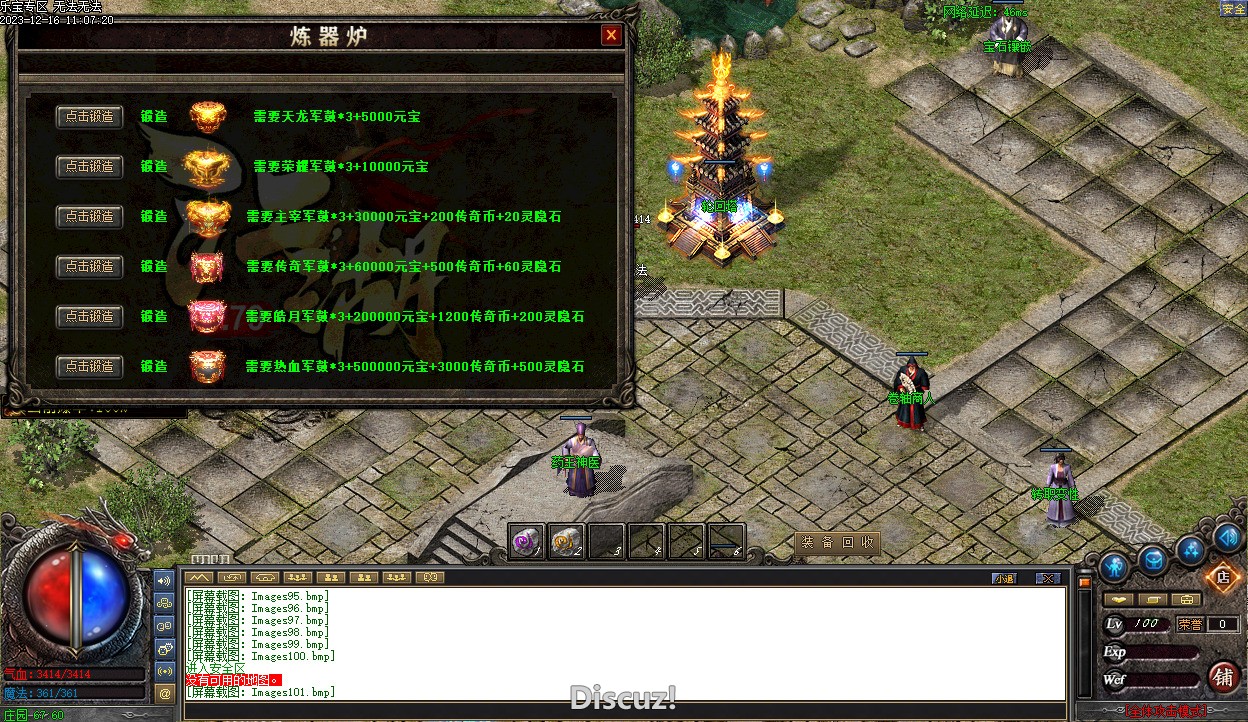Forge the recipe requiring 荣耀军鼓 and 10000元宝
The width and height of the screenshot is (1248, 722).
[90, 167]
